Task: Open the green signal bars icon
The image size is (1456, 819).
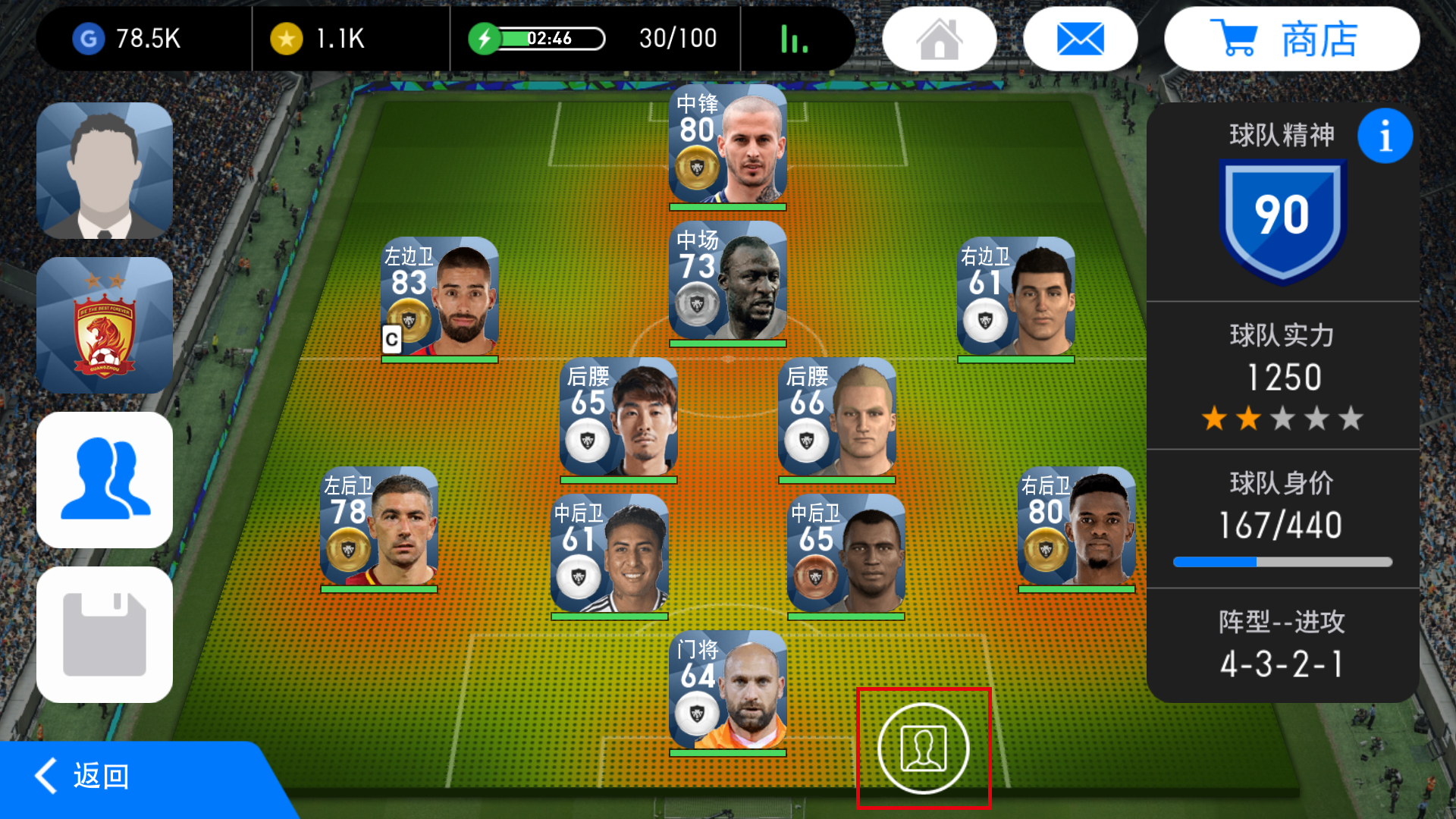Action: click(794, 39)
